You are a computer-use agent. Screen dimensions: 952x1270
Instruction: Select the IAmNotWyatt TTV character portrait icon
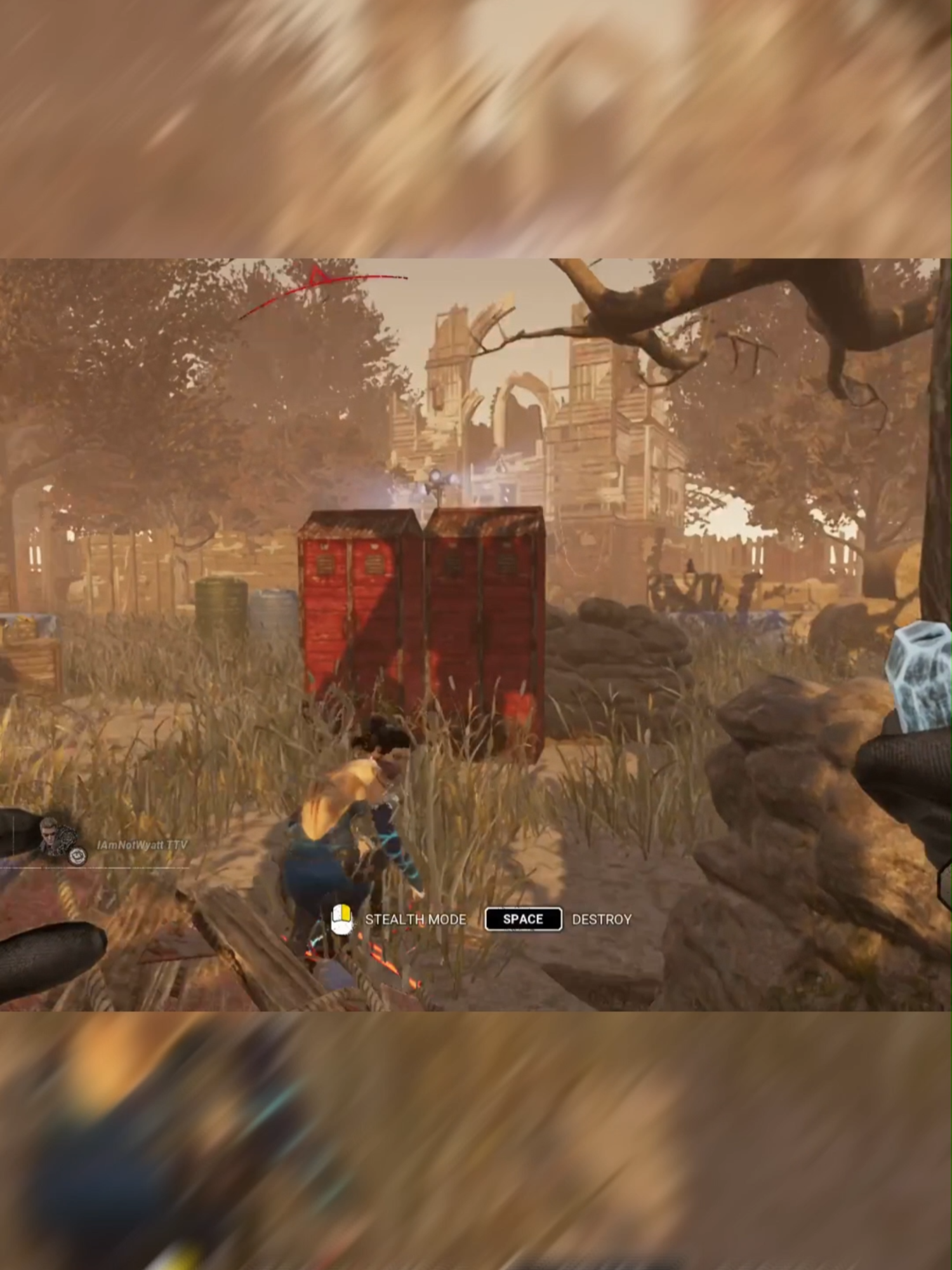51,835
